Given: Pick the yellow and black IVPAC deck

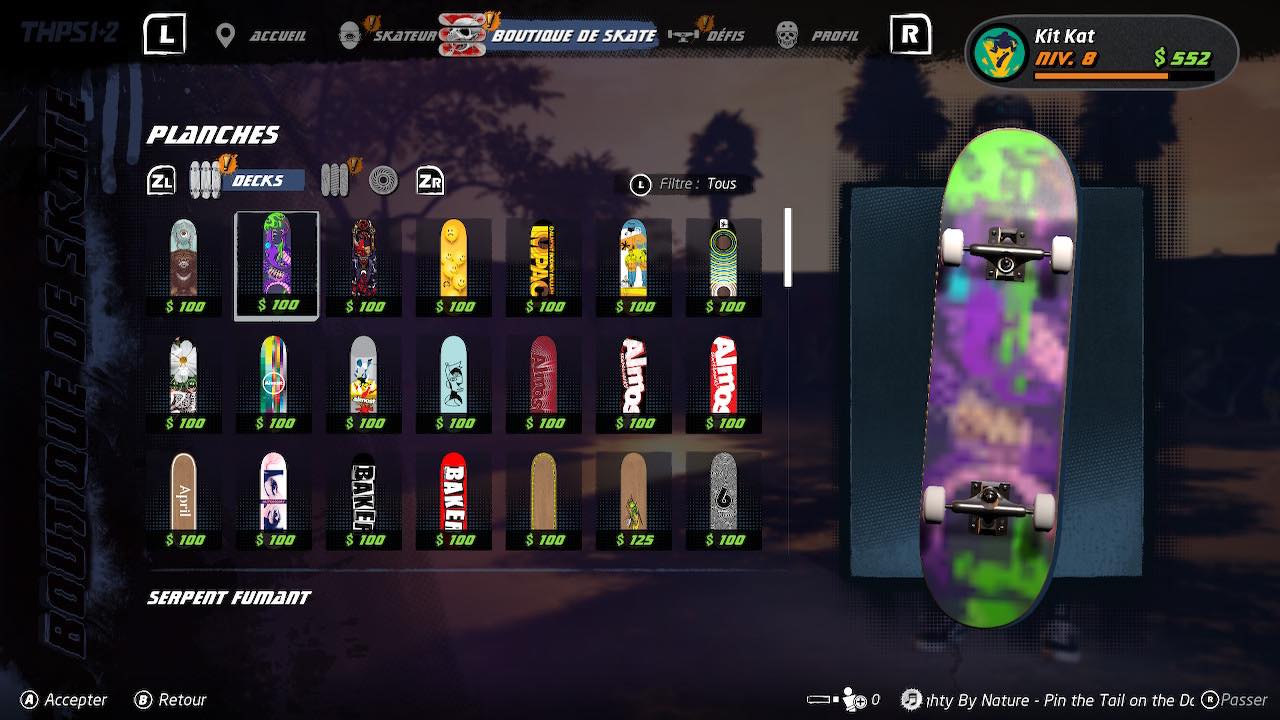Looking at the screenshot, I should click(x=543, y=265).
